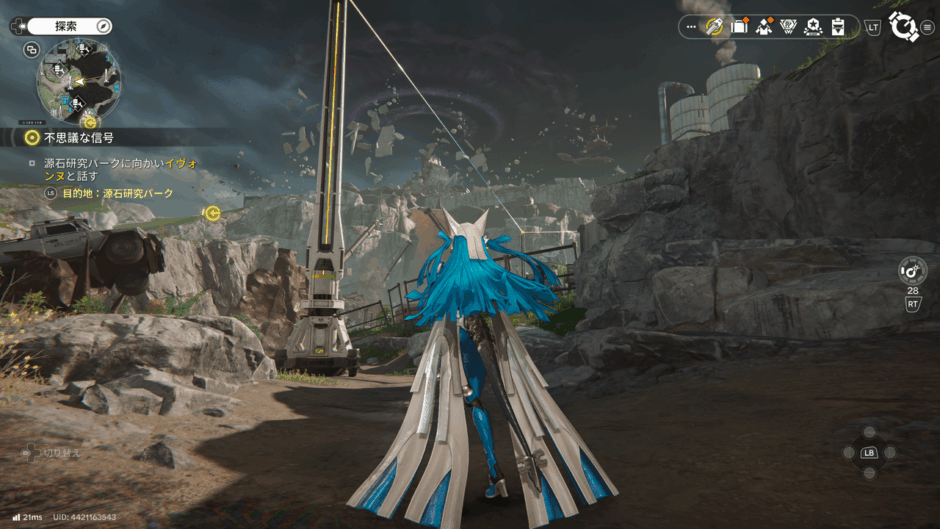940x529 pixels.
Task: Open the suitcase backpack icon
Action: [740, 27]
